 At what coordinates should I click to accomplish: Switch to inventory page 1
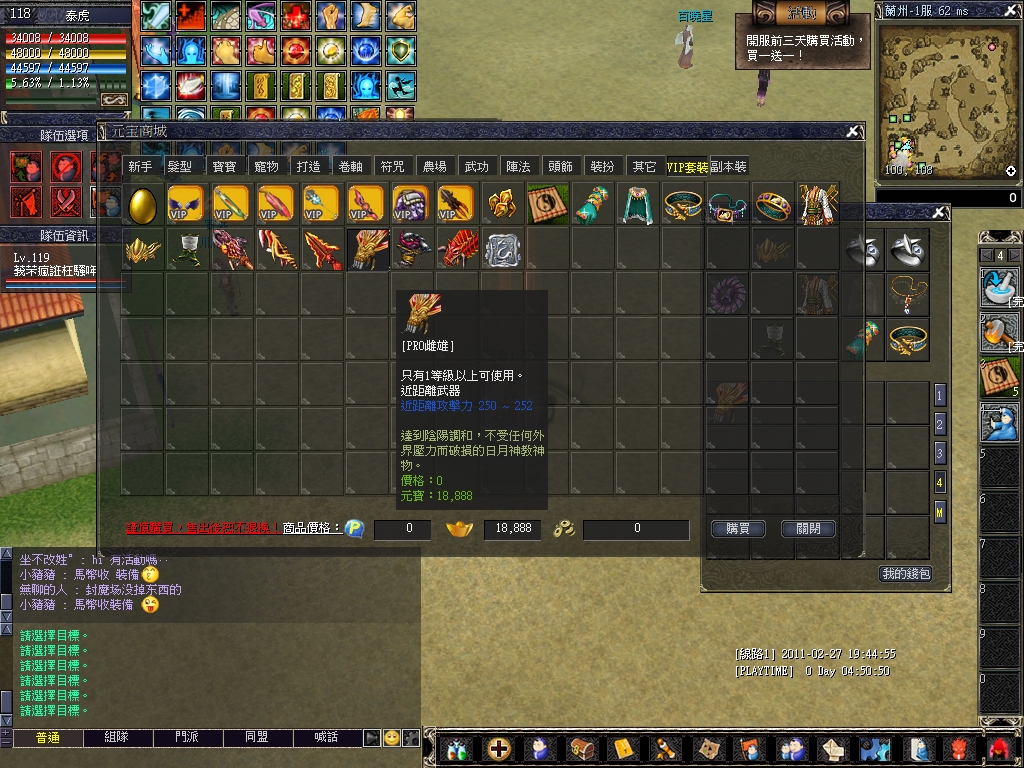pyautogui.click(x=940, y=395)
